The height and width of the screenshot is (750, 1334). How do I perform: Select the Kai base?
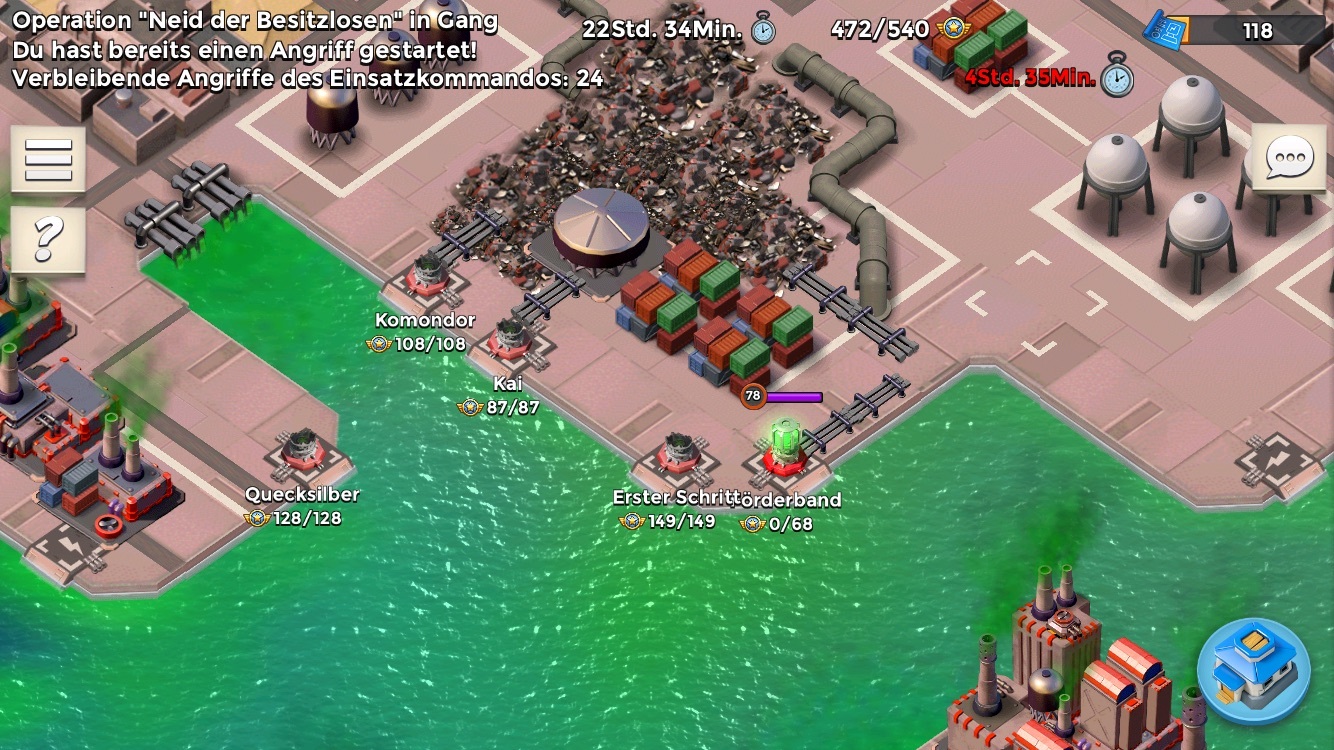[510, 338]
